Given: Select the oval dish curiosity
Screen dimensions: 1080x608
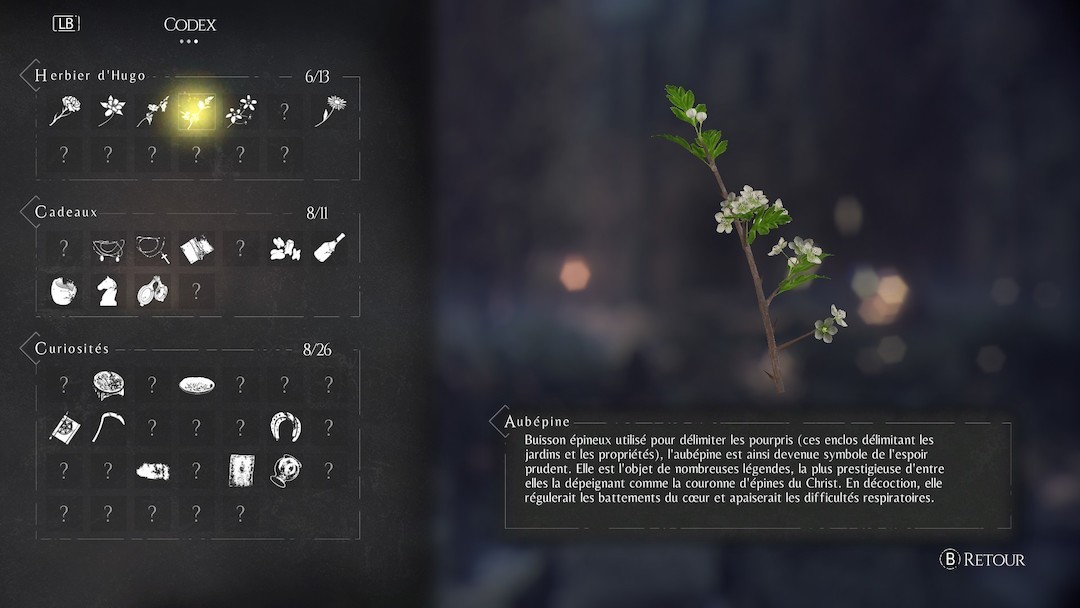Looking at the screenshot, I should tap(196, 385).
